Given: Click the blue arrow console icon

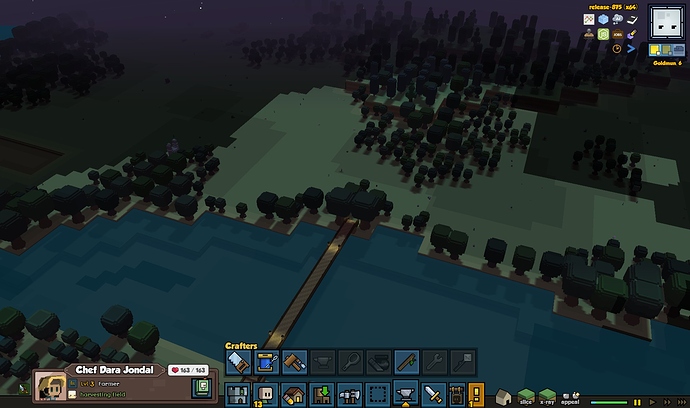Looking at the screenshot, I should point(631,47).
